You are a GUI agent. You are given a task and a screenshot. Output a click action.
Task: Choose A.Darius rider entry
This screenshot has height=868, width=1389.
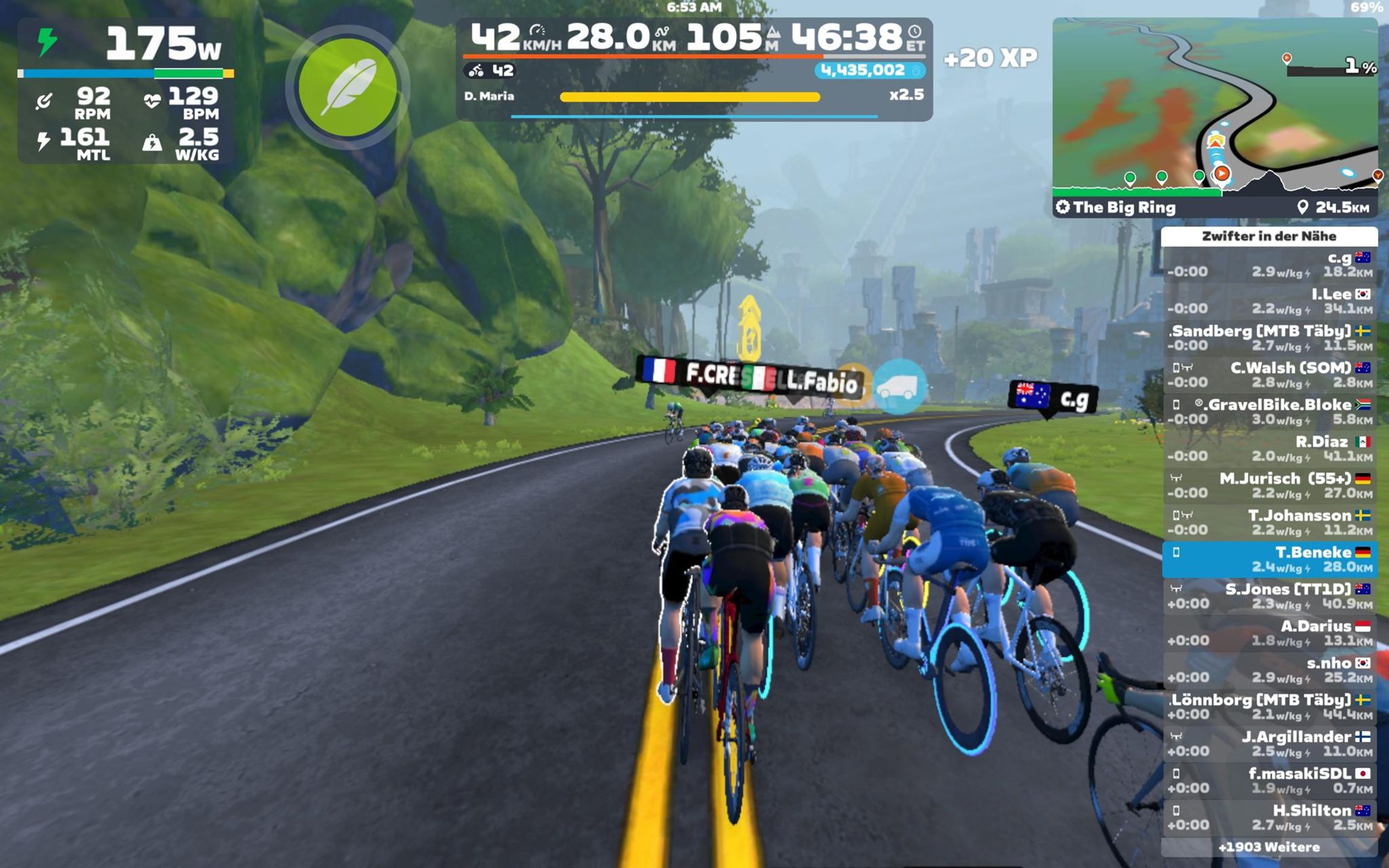click(x=1269, y=633)
